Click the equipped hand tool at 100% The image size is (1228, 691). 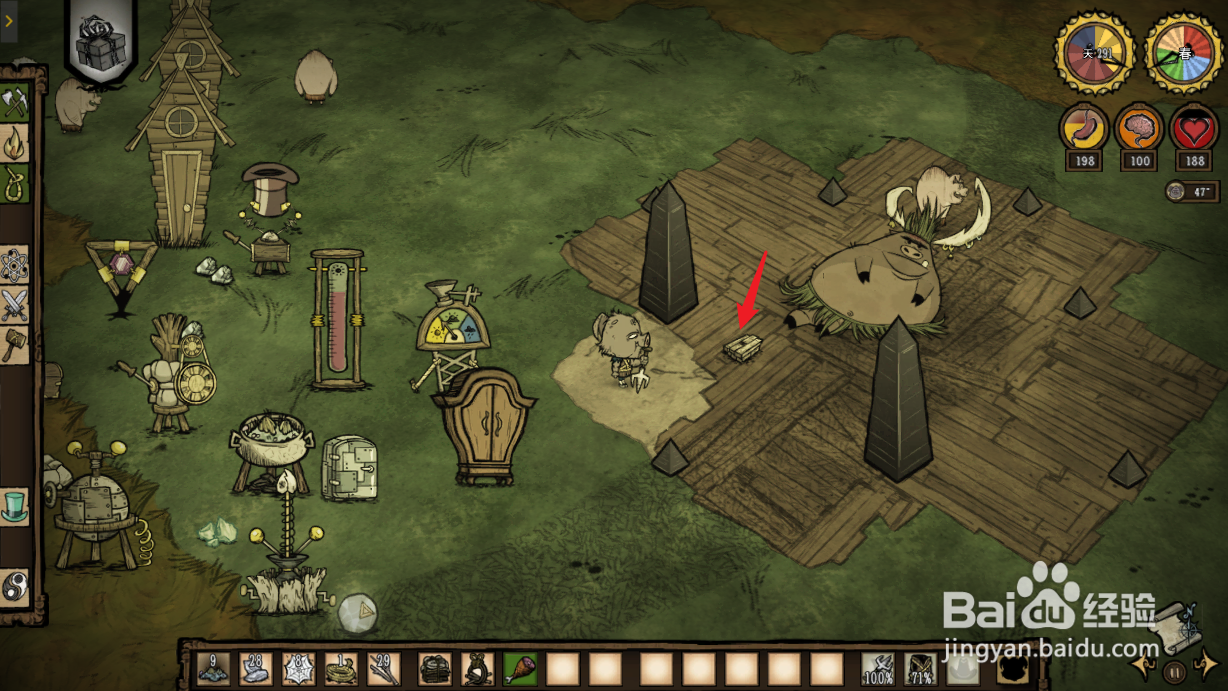[878, 668]
